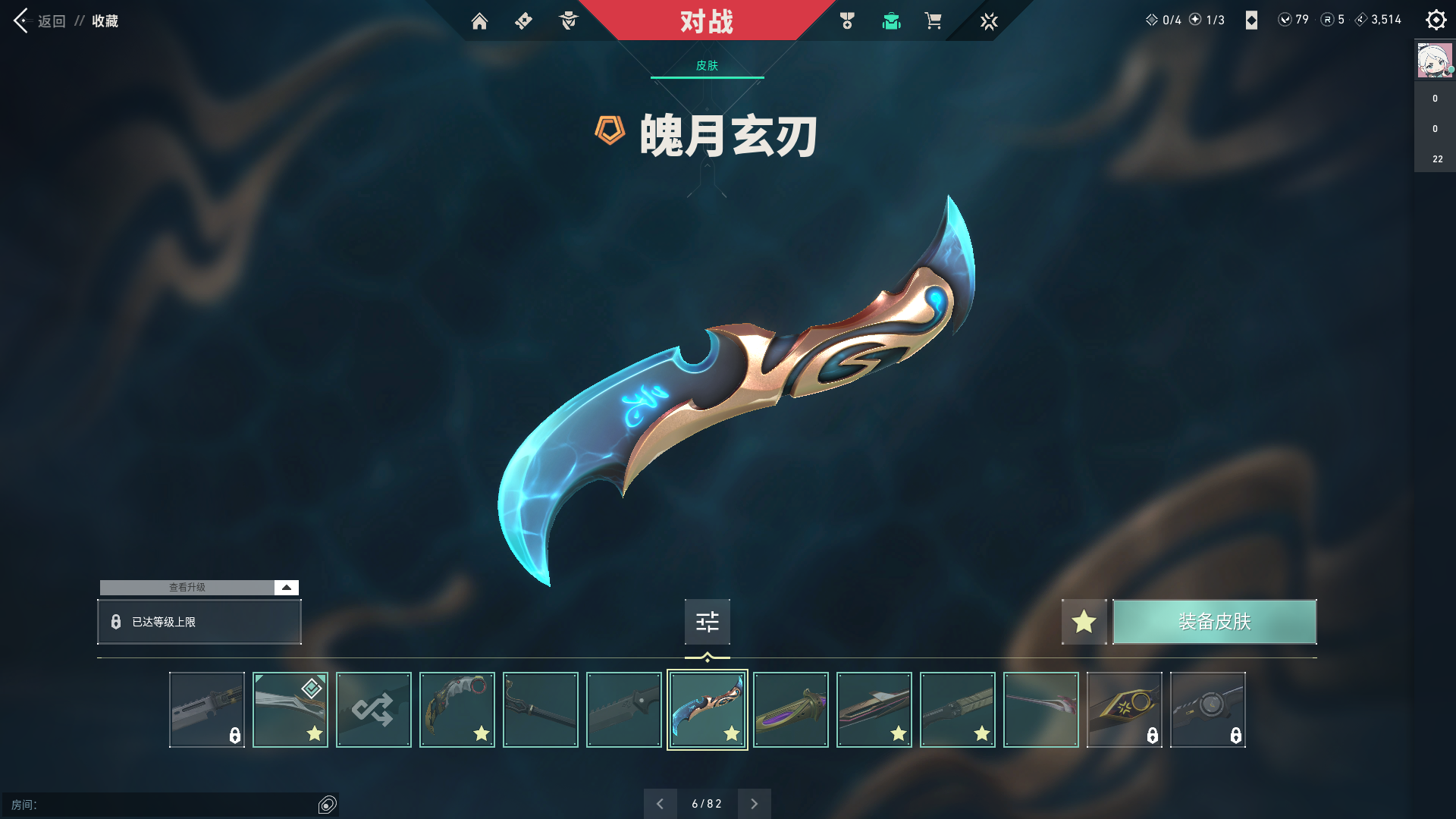Open the skin variant selector above the carousel

point(707,621)
